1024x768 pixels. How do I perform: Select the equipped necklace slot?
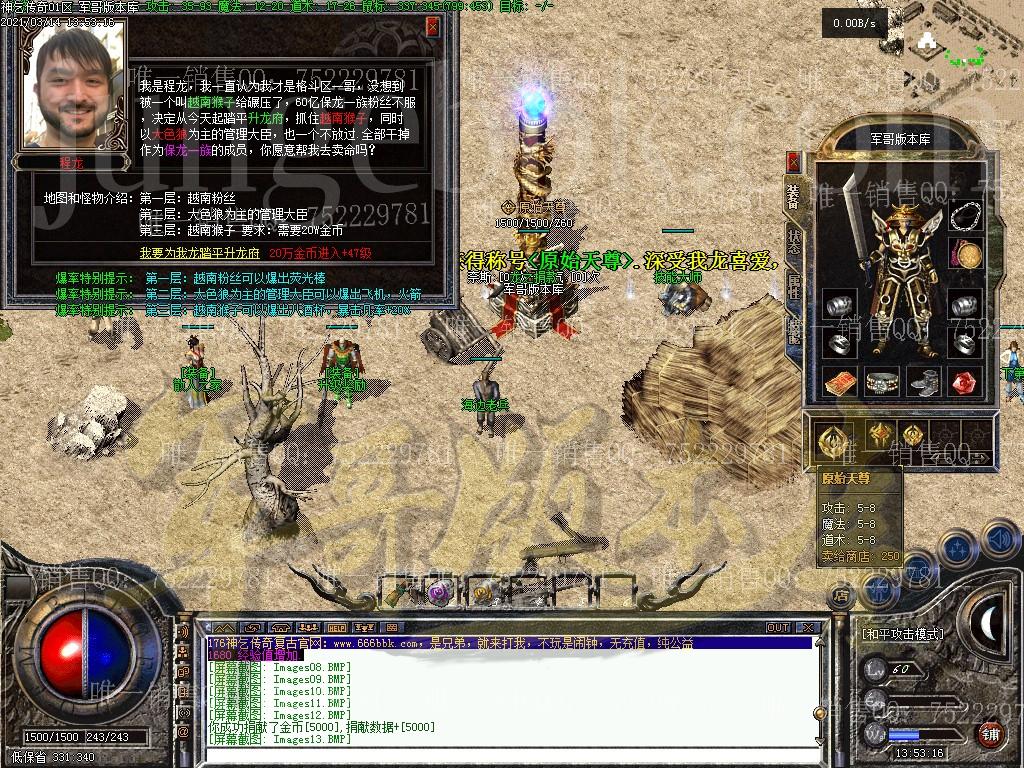coord(965,216)
